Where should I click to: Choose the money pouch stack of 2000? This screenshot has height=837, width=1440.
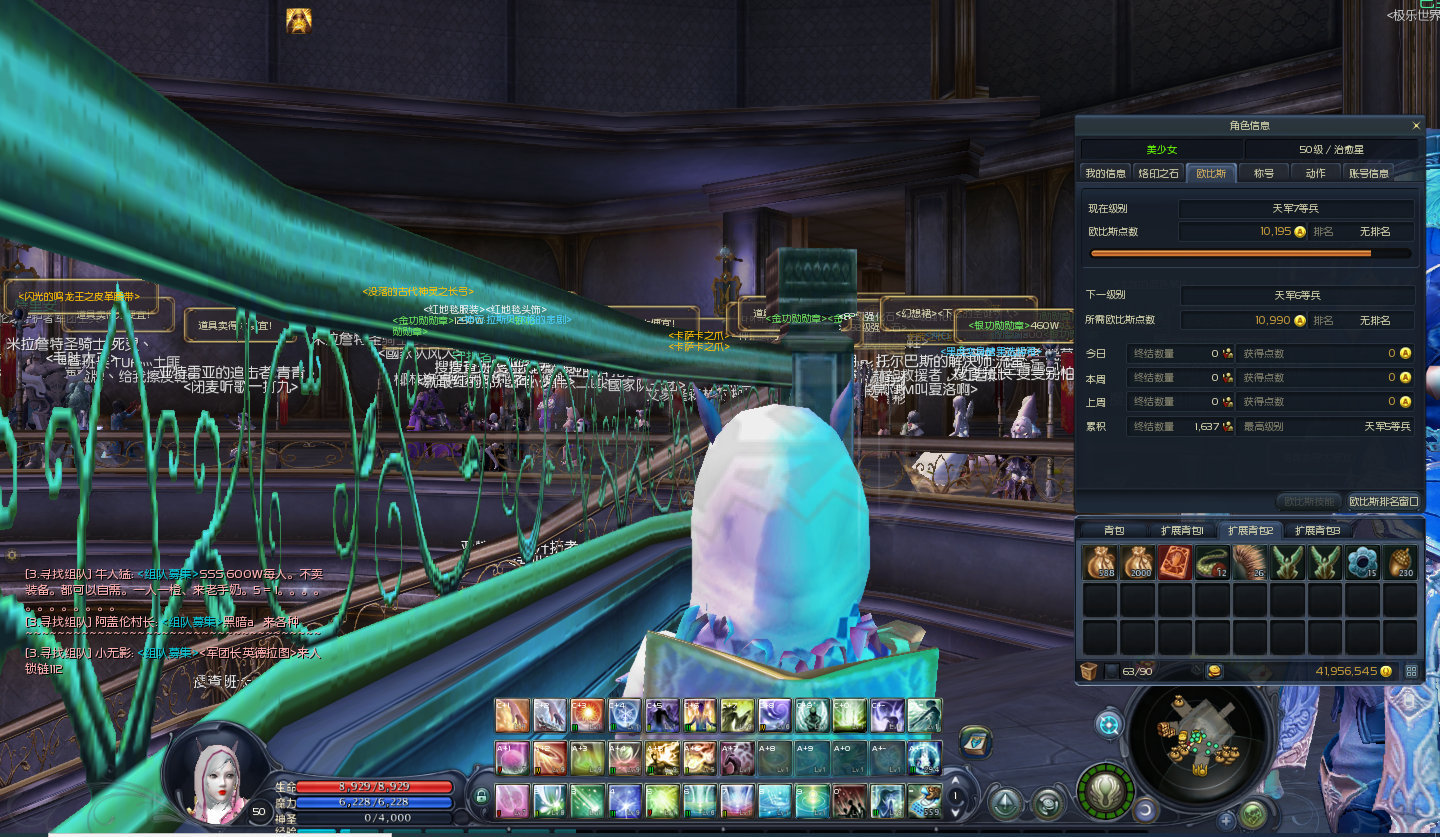coord(1138,563)
